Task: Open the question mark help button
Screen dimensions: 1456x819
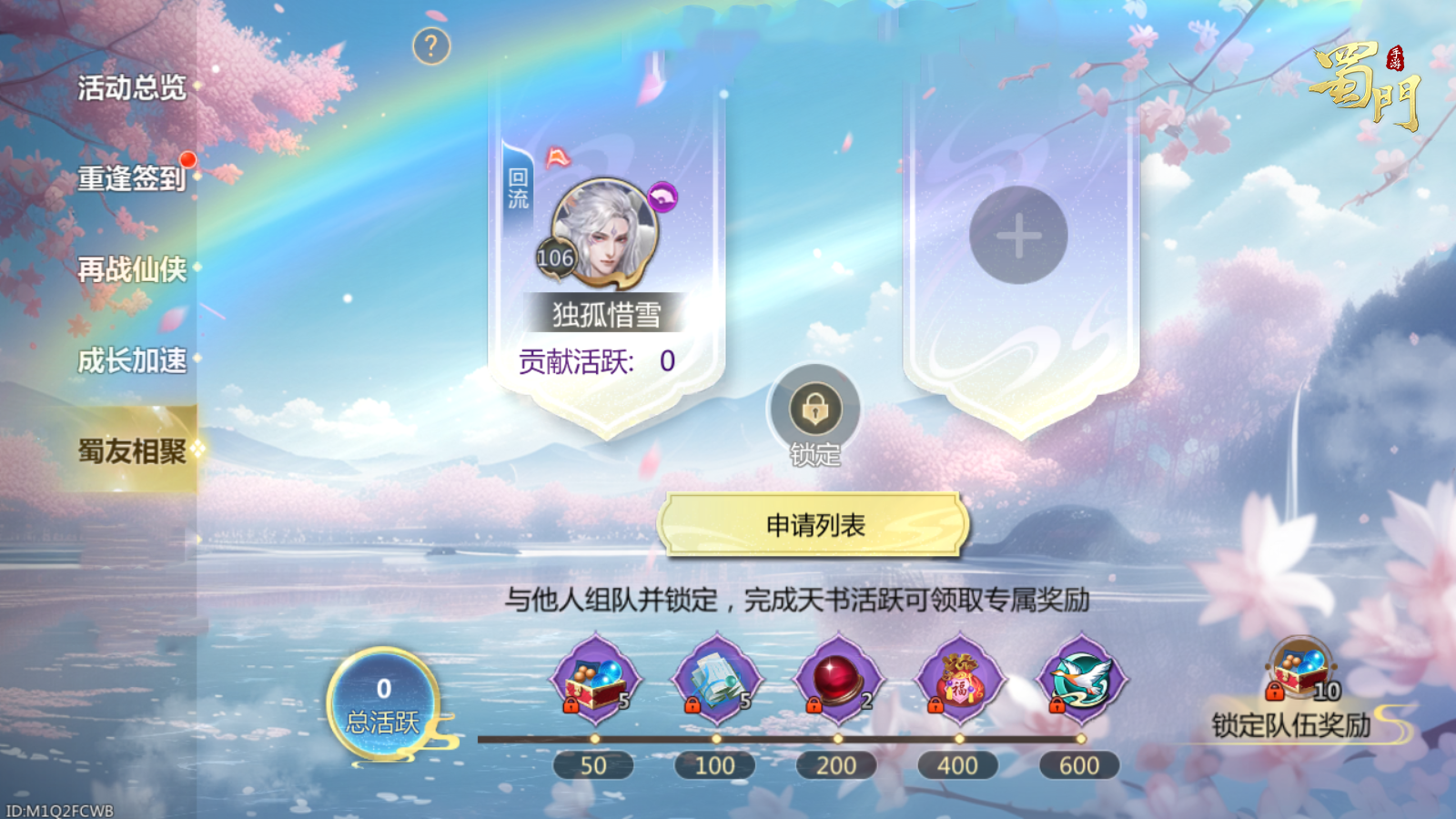Action: coord(431,45)
